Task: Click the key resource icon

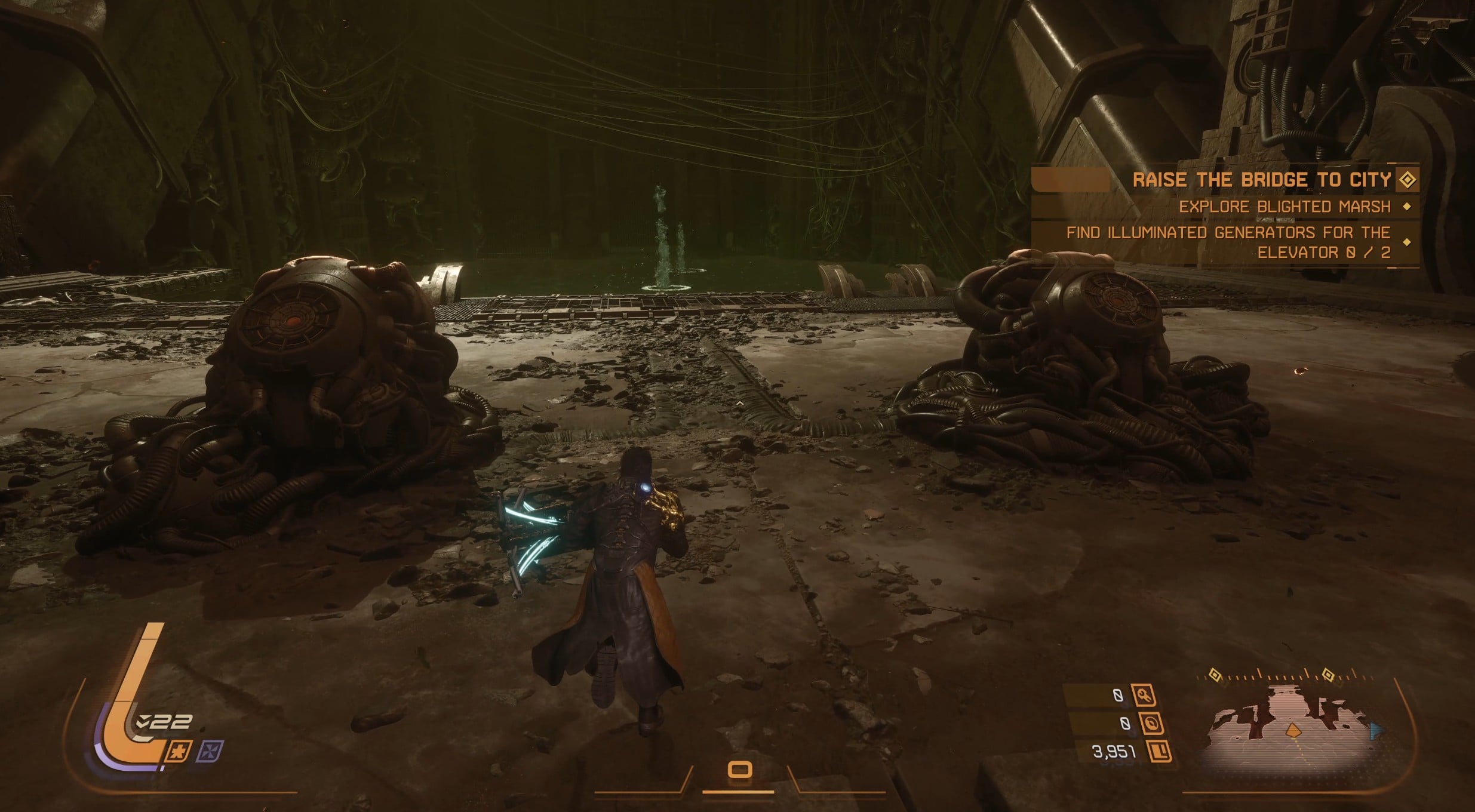Action: (1144, 695)
